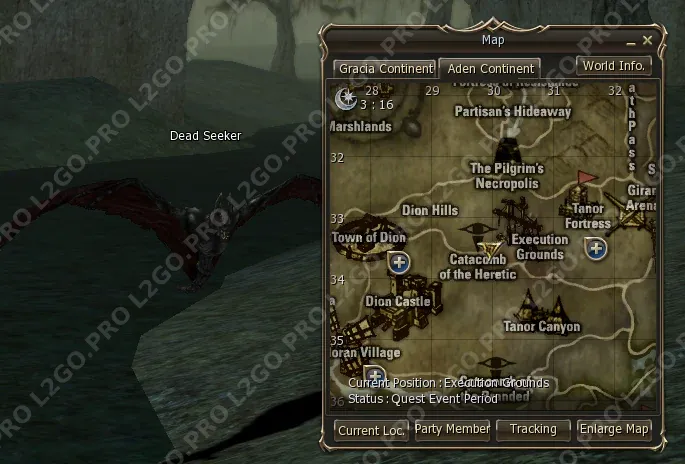Select the Aden Continent tab

[489, 69]
